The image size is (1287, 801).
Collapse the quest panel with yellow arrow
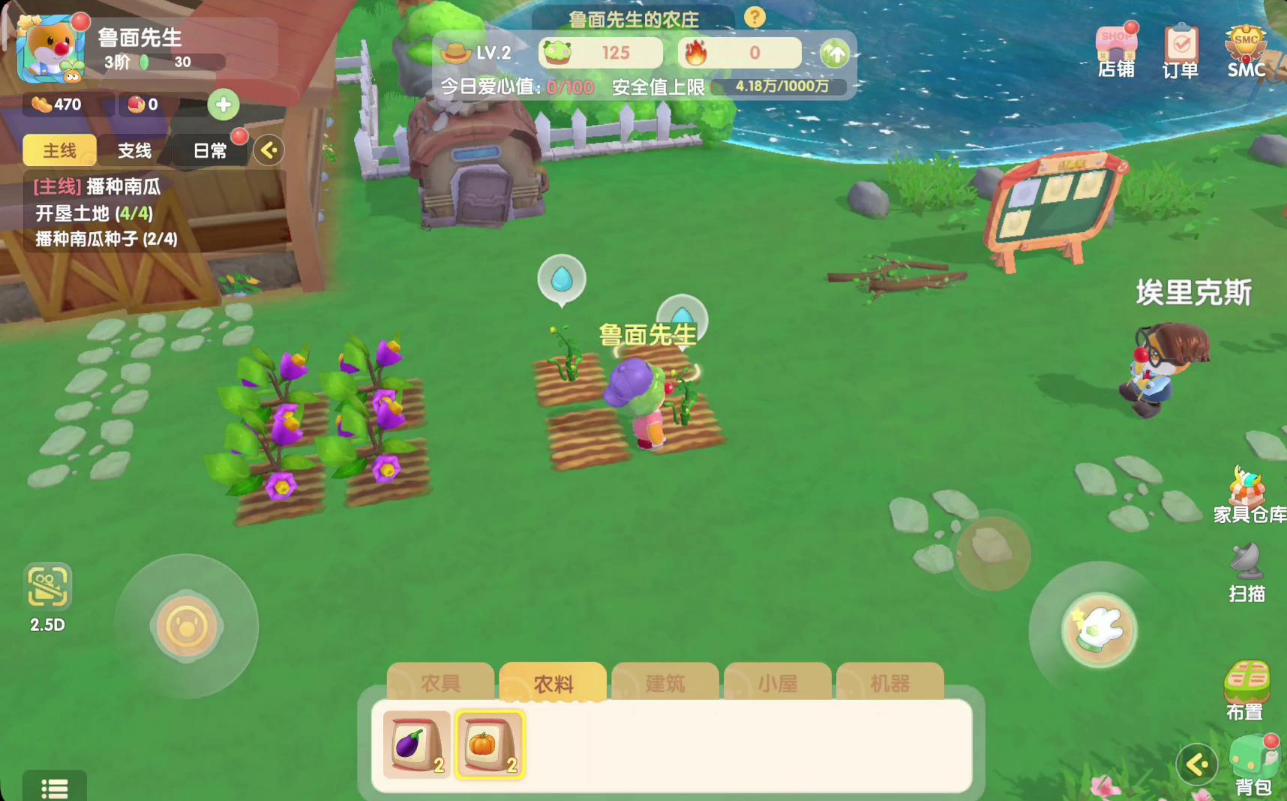click(x=268, y=150)
